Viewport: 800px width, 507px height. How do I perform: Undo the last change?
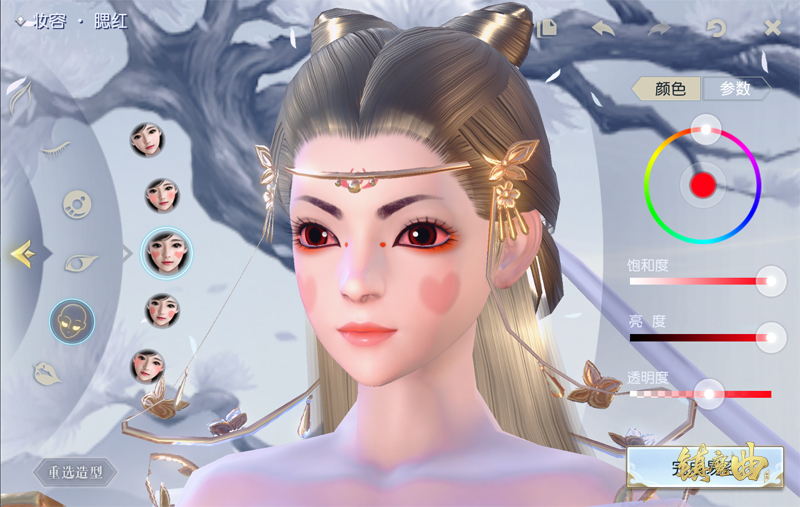[603, 28]
